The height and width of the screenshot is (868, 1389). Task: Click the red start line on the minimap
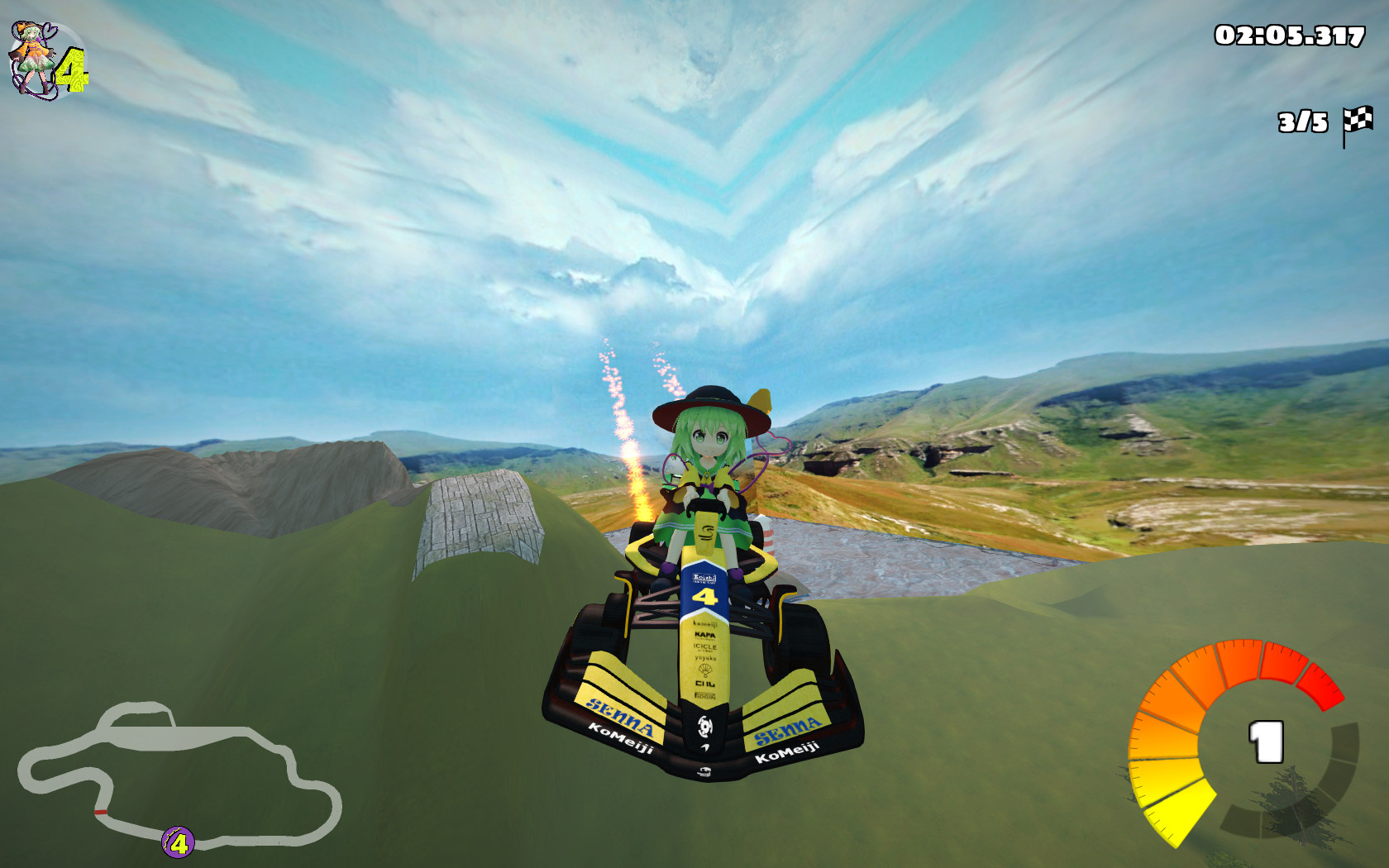[101, 811]
